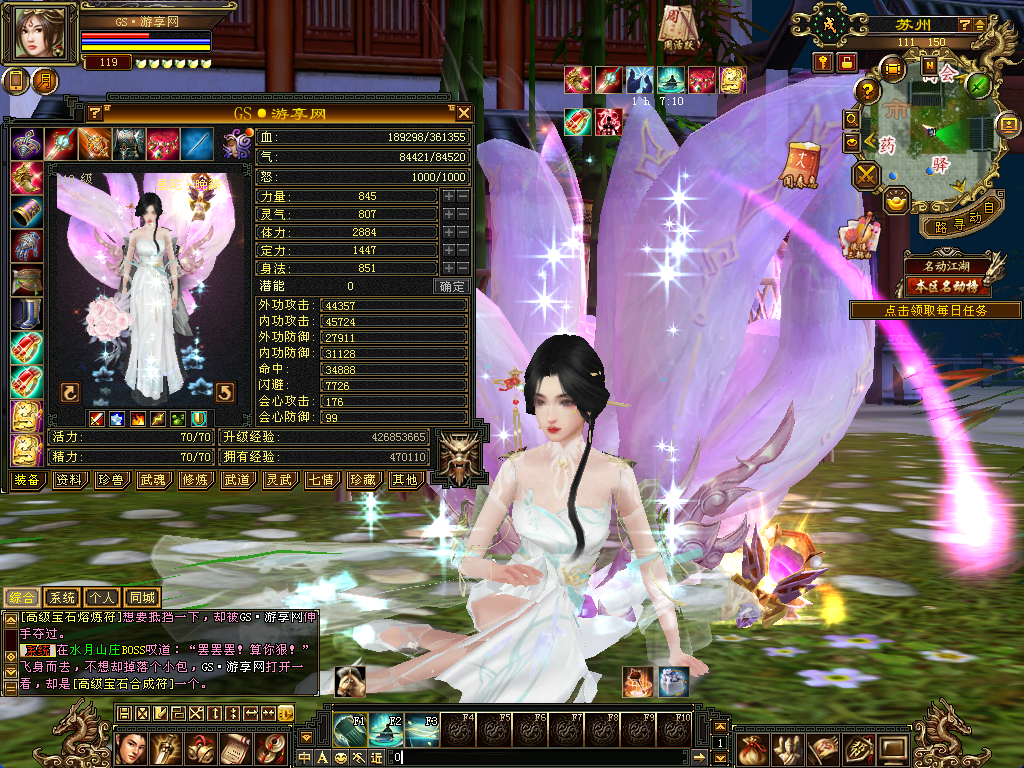Open the gold ingot shop icon by minimap
This screenshot has height=768, width=1024.
(894, 201)
